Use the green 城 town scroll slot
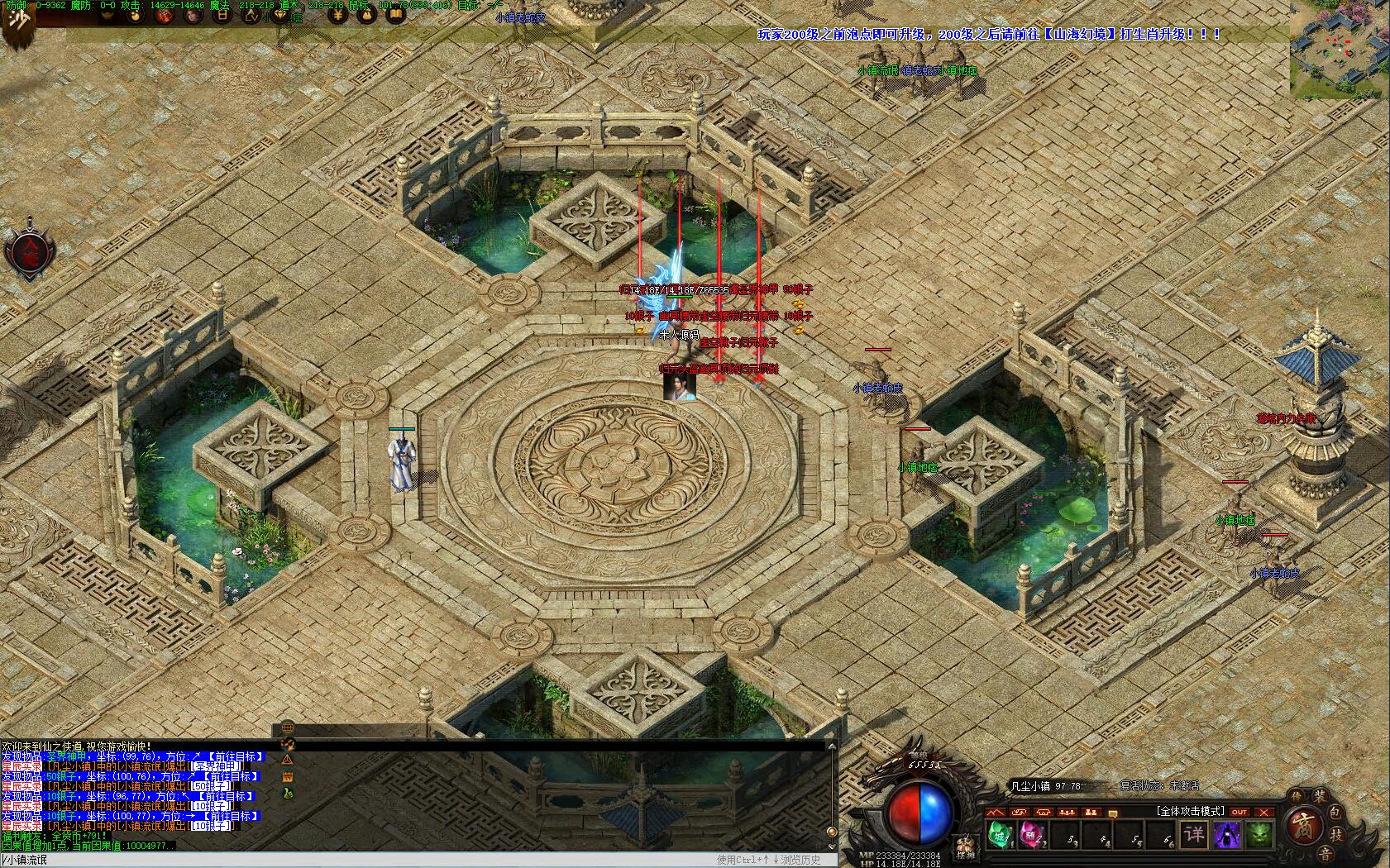Image resolution: width=1390 pixels, height=868 pixels. pos(1001,834)
